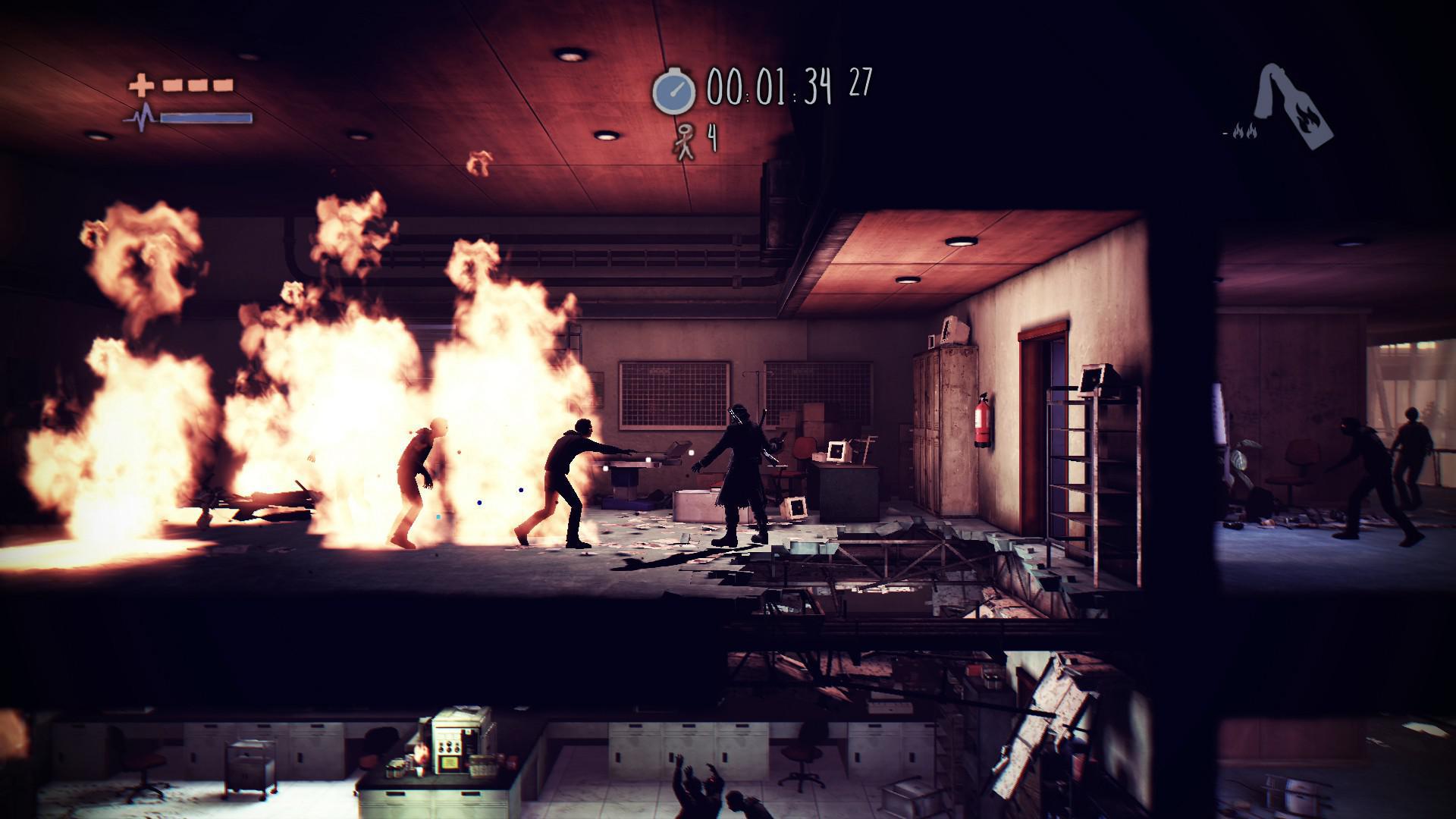Click the two small flame ammo icons
Viewport: 1456px width, 819px height.
point(1246,131)
